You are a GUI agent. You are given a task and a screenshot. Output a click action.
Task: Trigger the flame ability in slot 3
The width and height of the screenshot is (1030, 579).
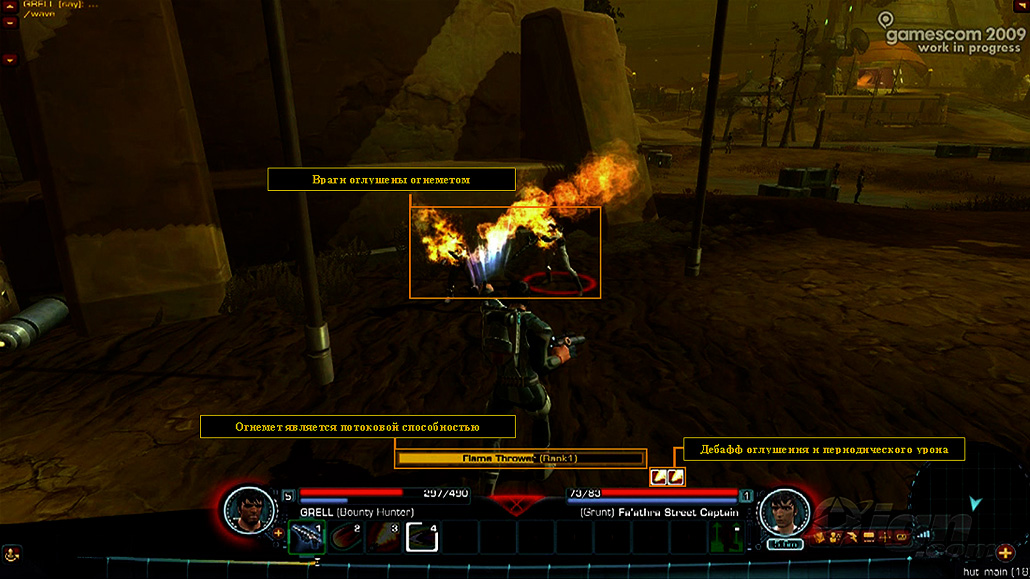(383, 537)
